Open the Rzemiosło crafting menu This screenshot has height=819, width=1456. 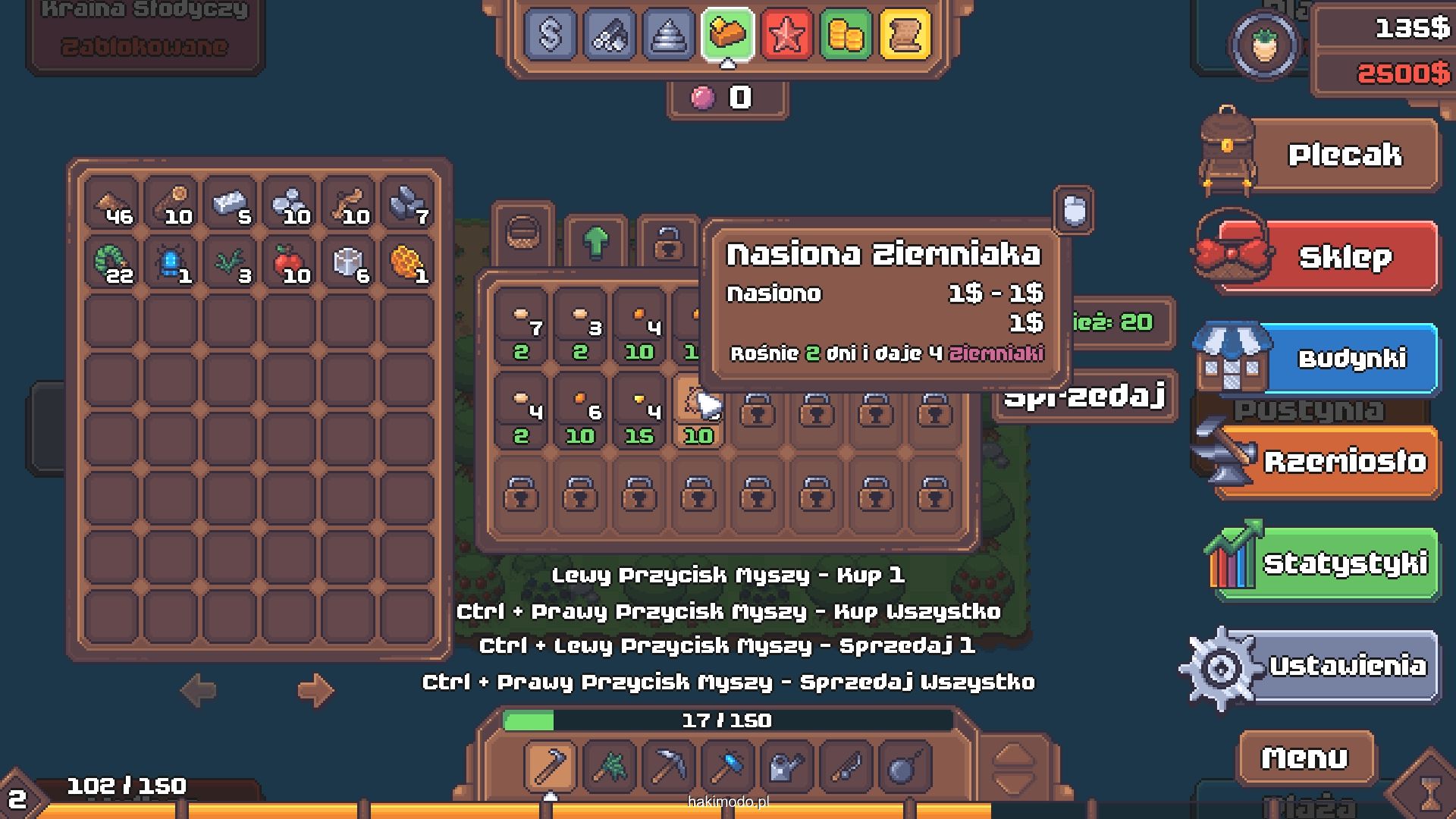[x=1344, y=461]
